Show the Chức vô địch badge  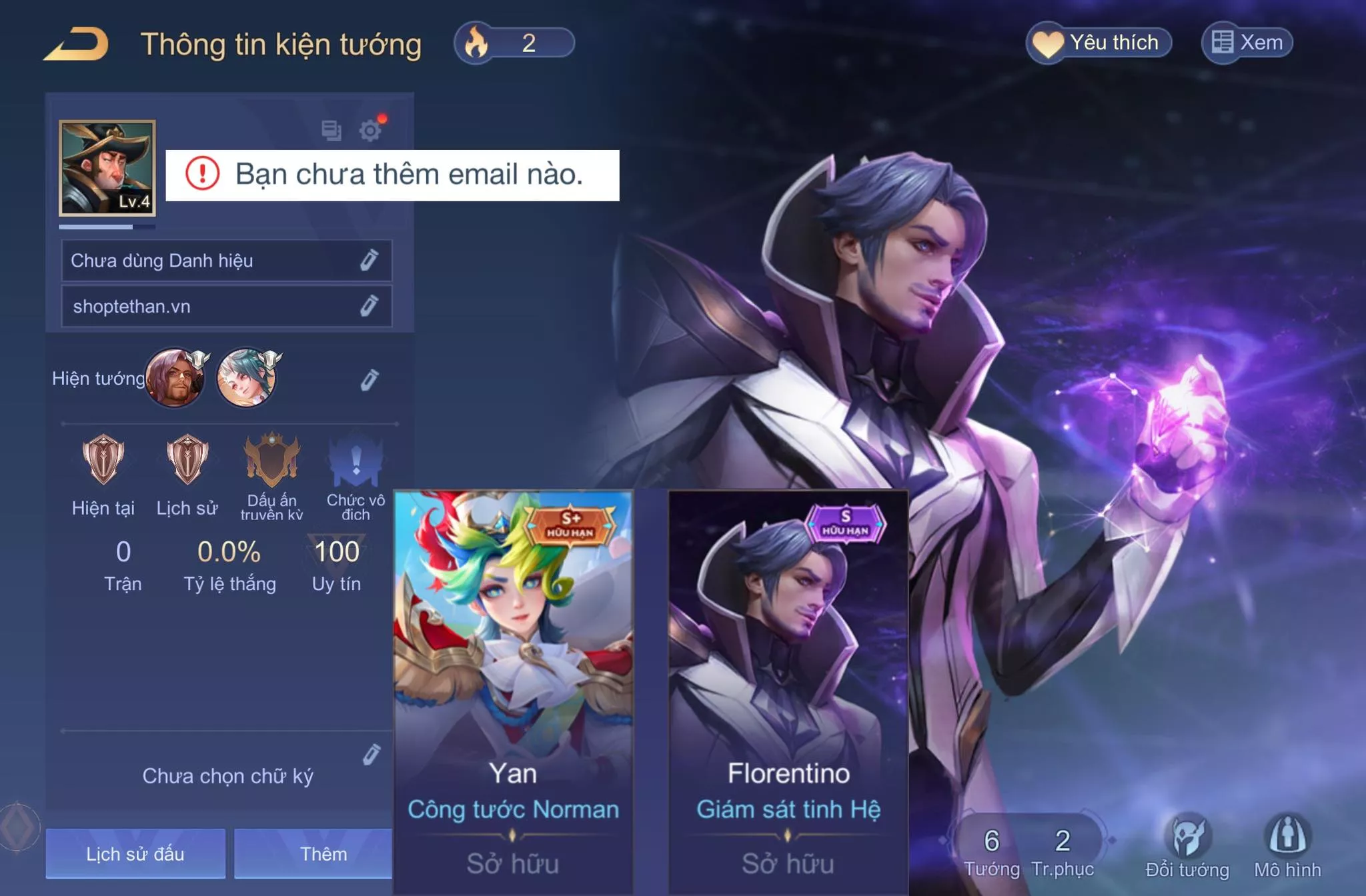click(x=356, y=461)
